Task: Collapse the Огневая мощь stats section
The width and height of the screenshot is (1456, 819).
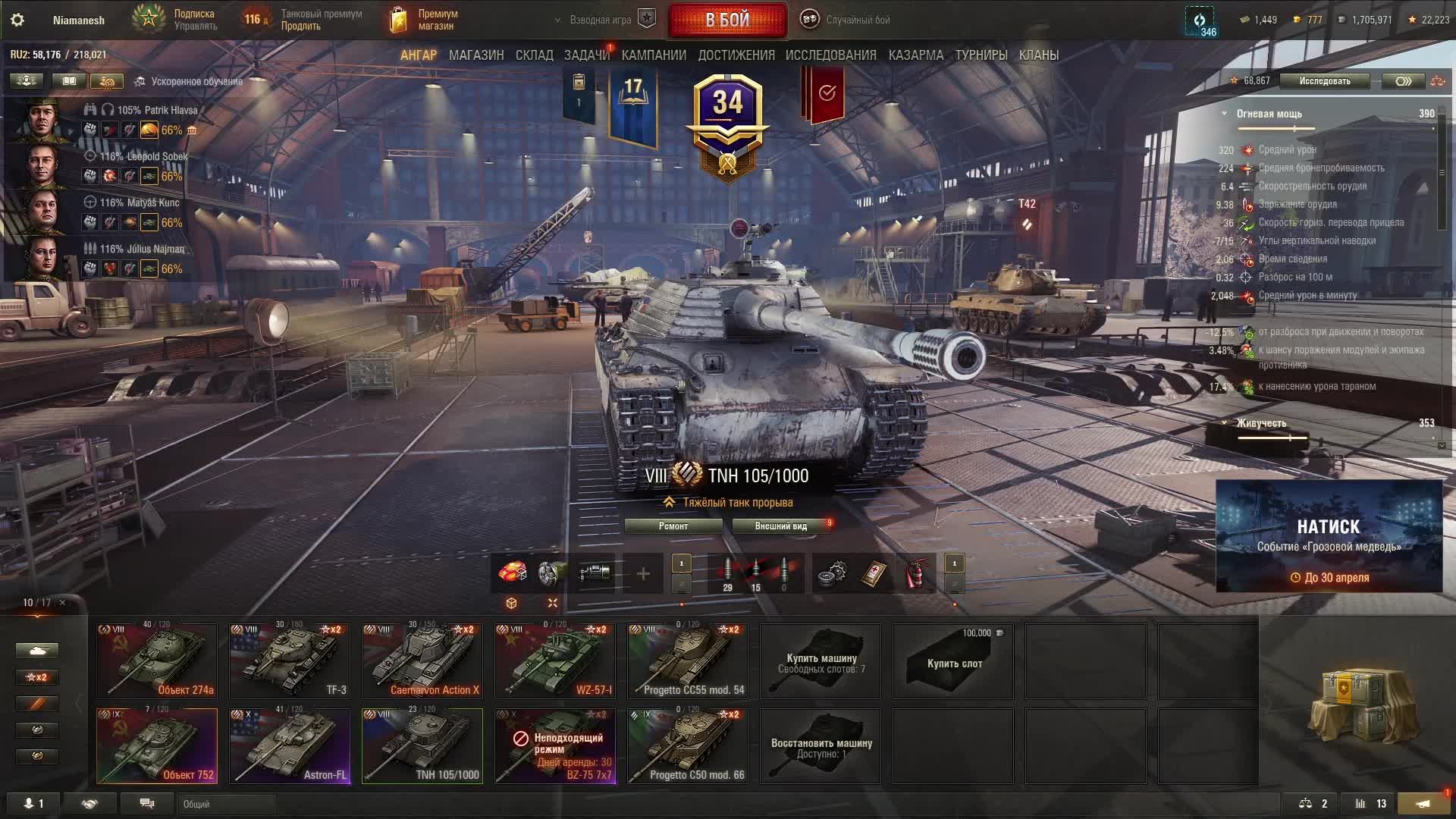Action: tap(1224, 114)
